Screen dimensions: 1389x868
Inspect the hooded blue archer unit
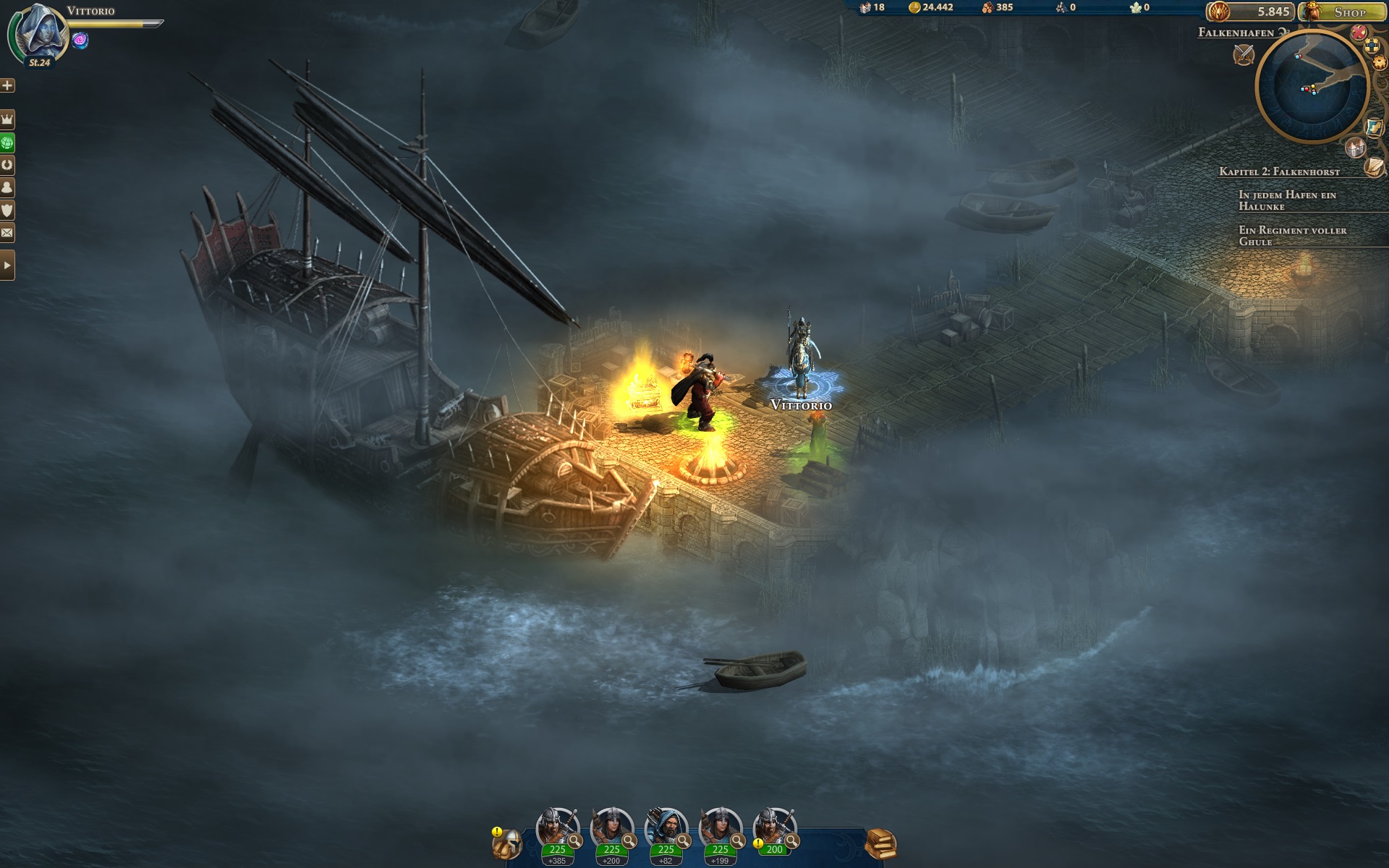pos(666,828)
